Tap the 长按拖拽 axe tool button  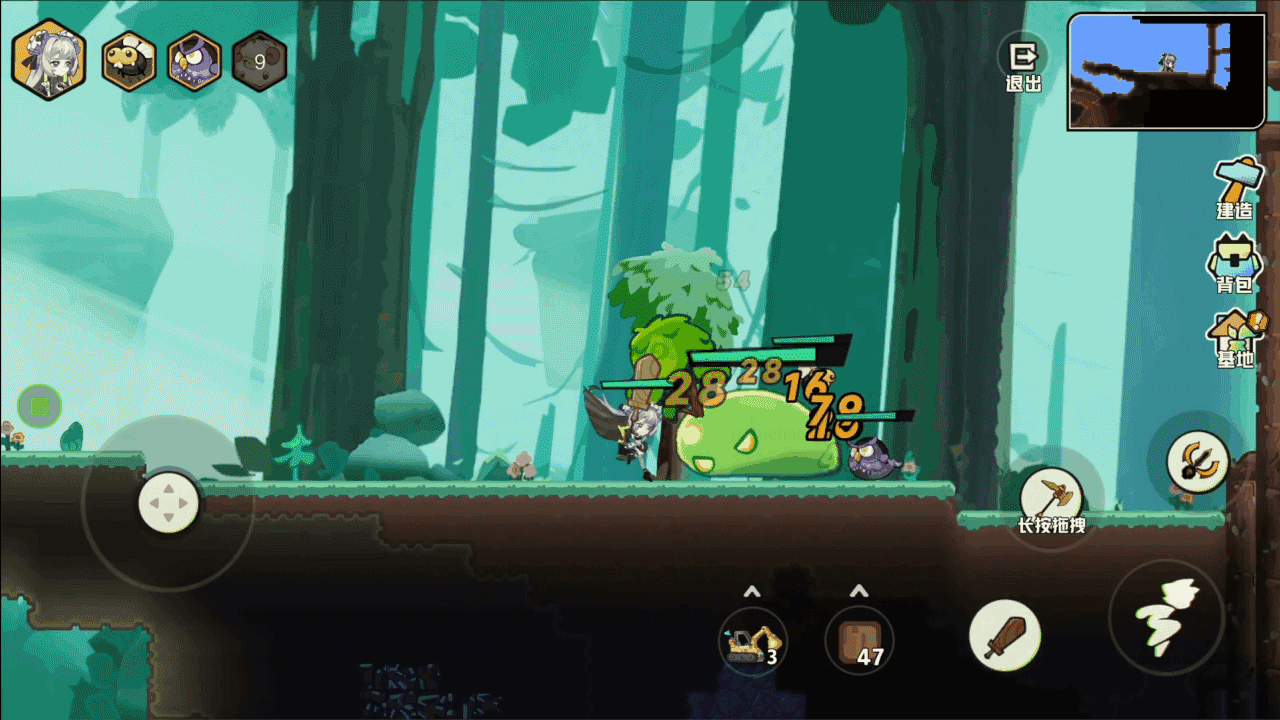pos(1051,498)
